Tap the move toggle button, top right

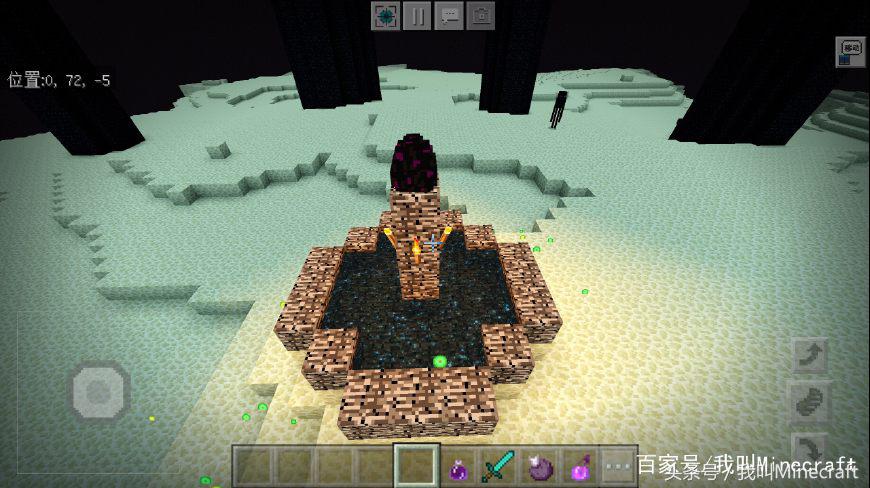point(851,48)
